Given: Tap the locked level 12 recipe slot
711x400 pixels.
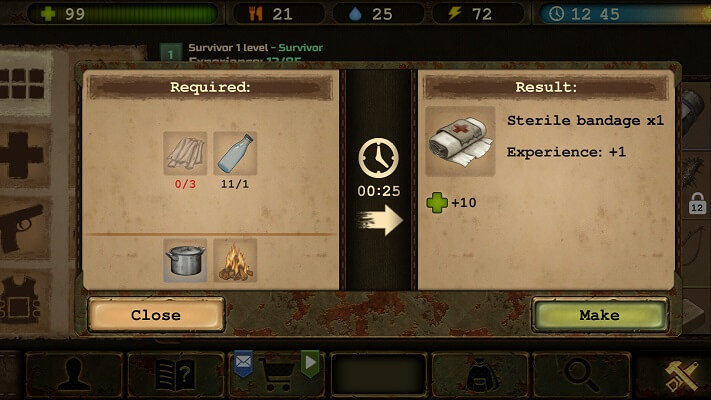Looking at the screenshot, I should (x=696, y=205).
